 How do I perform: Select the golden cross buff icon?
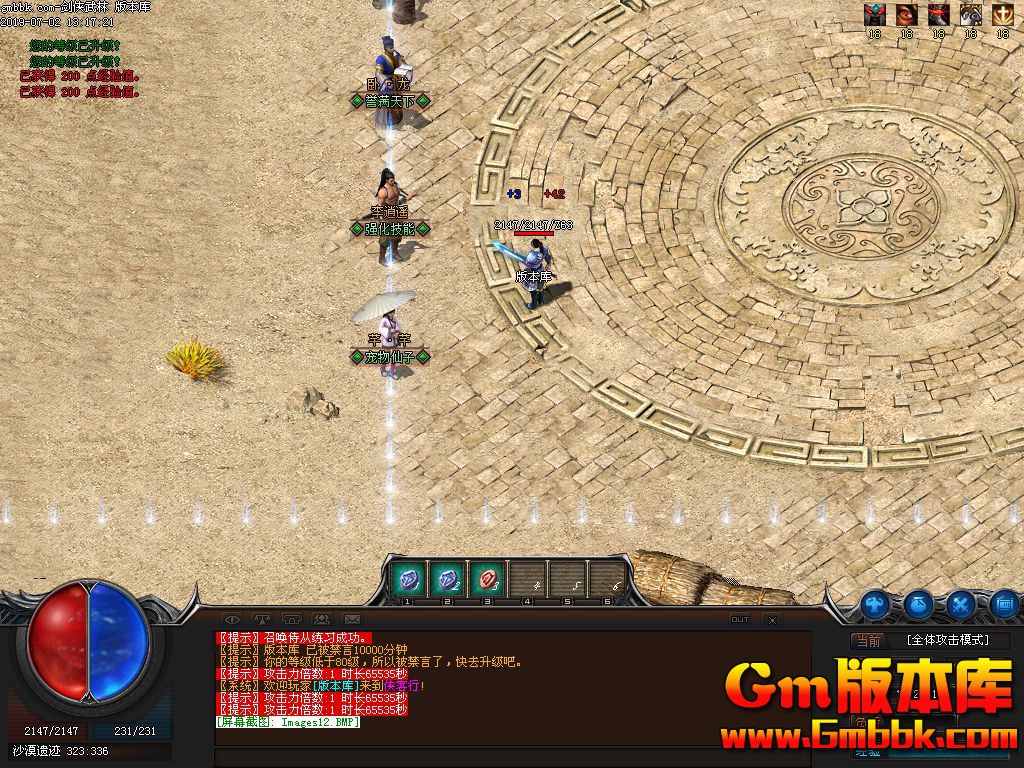(1002, 15)
